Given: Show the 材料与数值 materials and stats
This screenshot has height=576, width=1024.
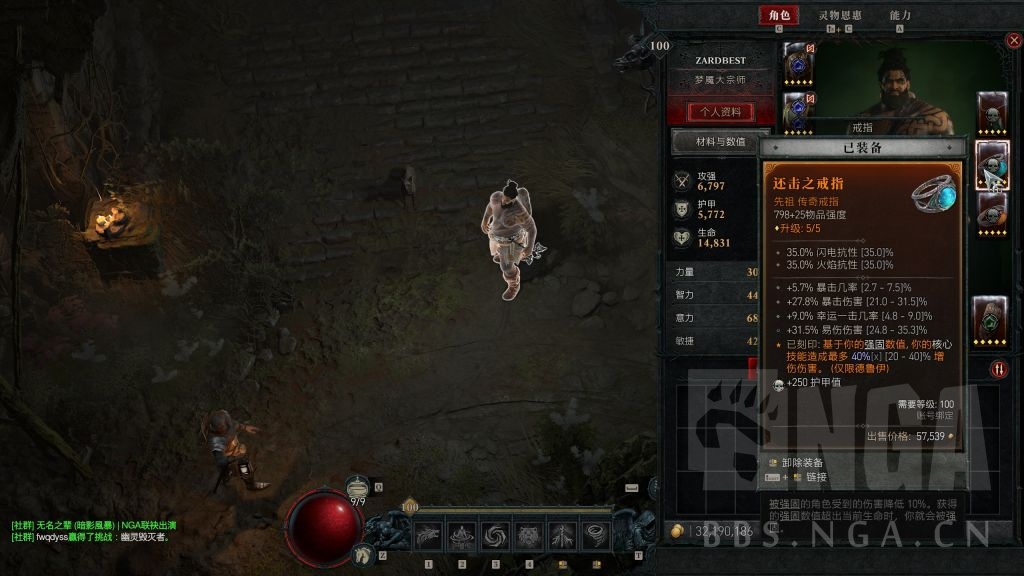Looking at the screenshot, I should point(720,142).
